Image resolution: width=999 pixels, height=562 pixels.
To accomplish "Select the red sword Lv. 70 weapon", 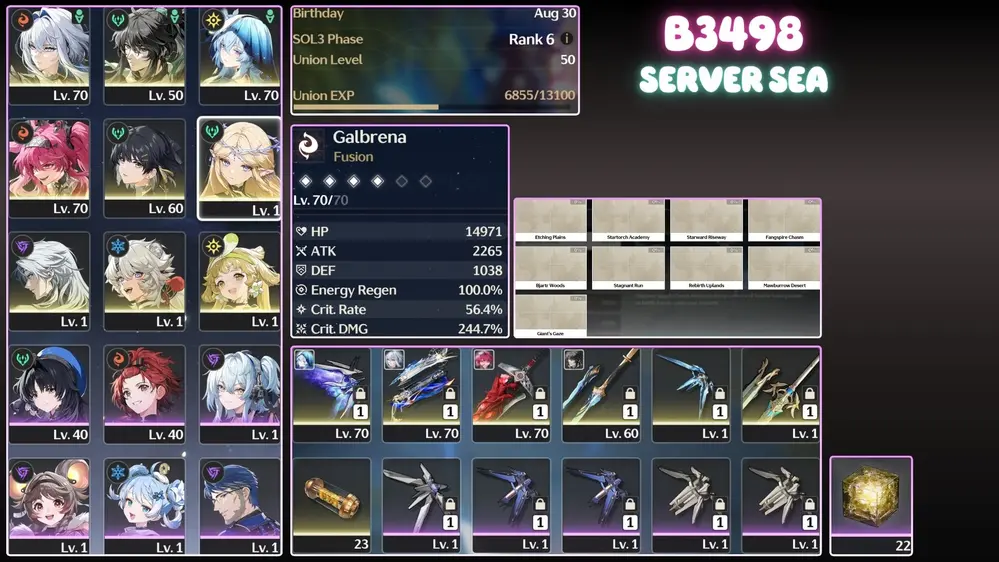I will [x=512, y=393].
